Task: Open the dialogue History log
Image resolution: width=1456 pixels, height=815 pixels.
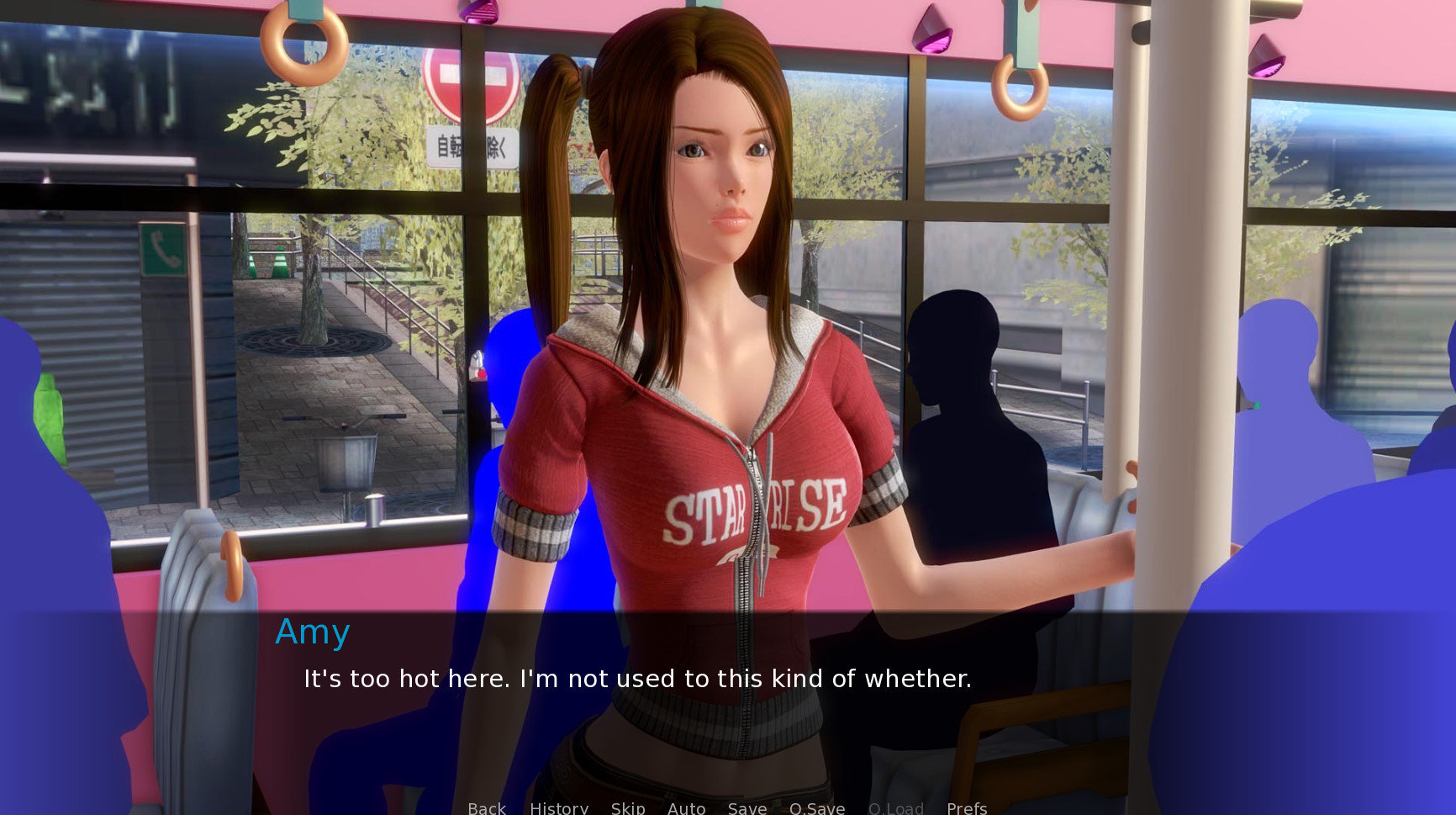Action: pos(559,807)
